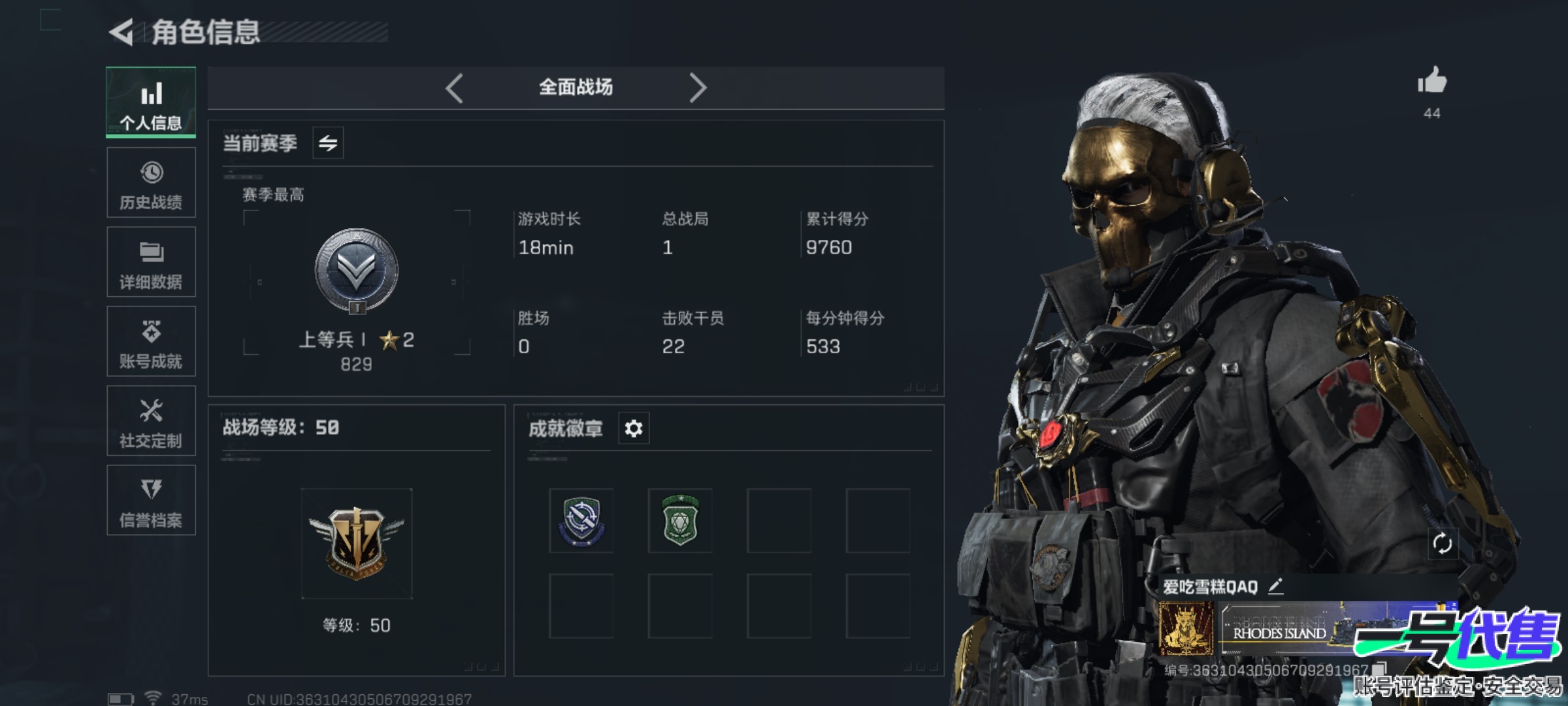Click the left arrow beside 全面战场
The height and width of the screenshot is (706, 1568).
[455, 88]
